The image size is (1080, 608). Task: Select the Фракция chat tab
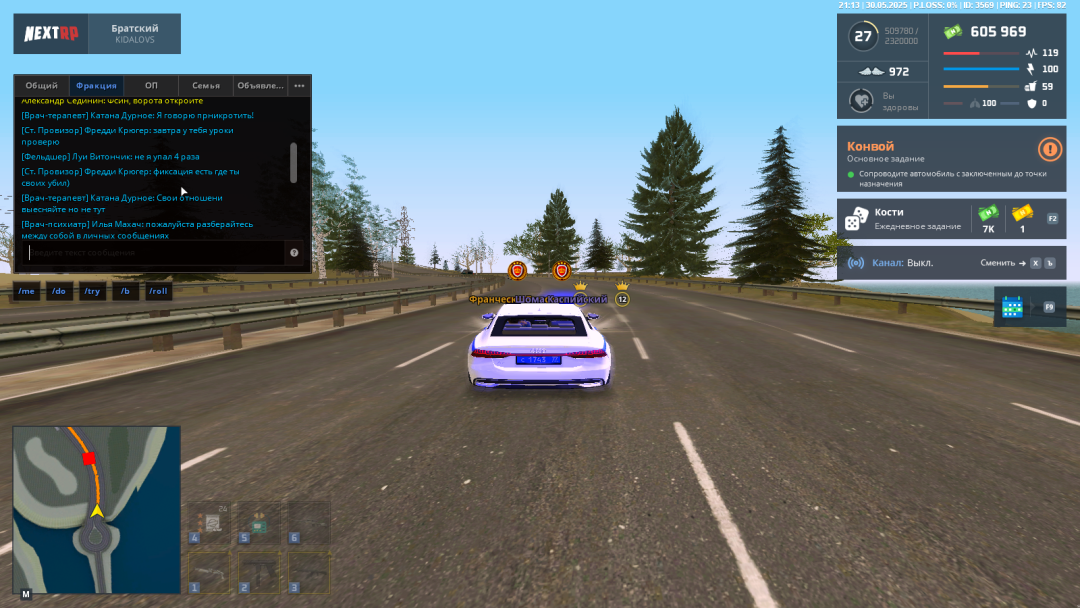tap(97, 86)
